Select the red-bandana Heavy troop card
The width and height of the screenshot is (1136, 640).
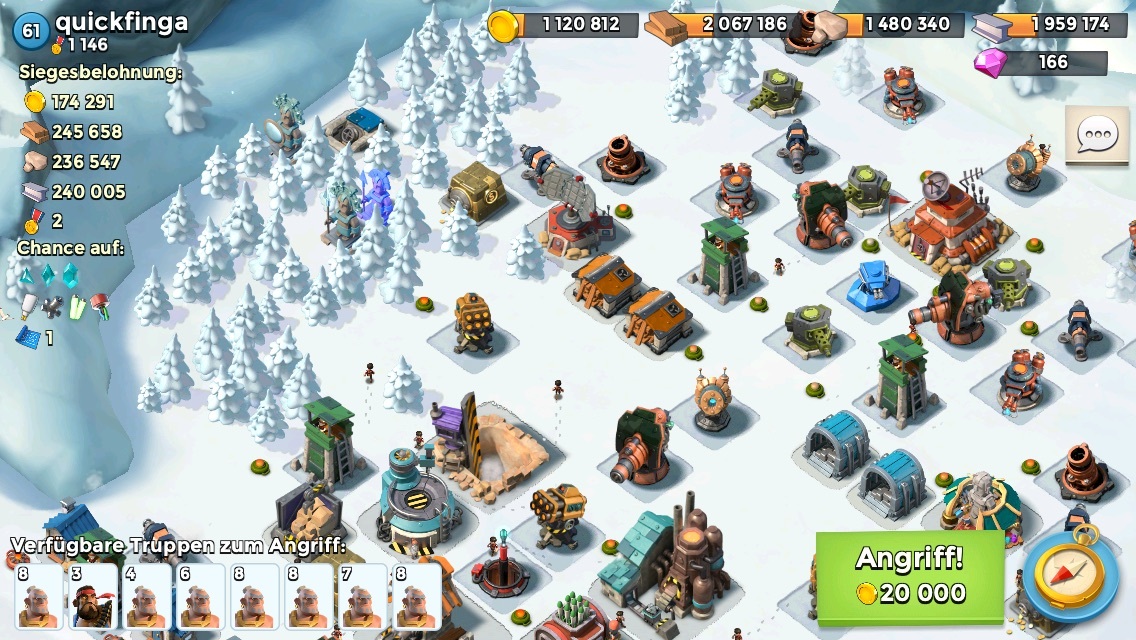pos(93,598)
